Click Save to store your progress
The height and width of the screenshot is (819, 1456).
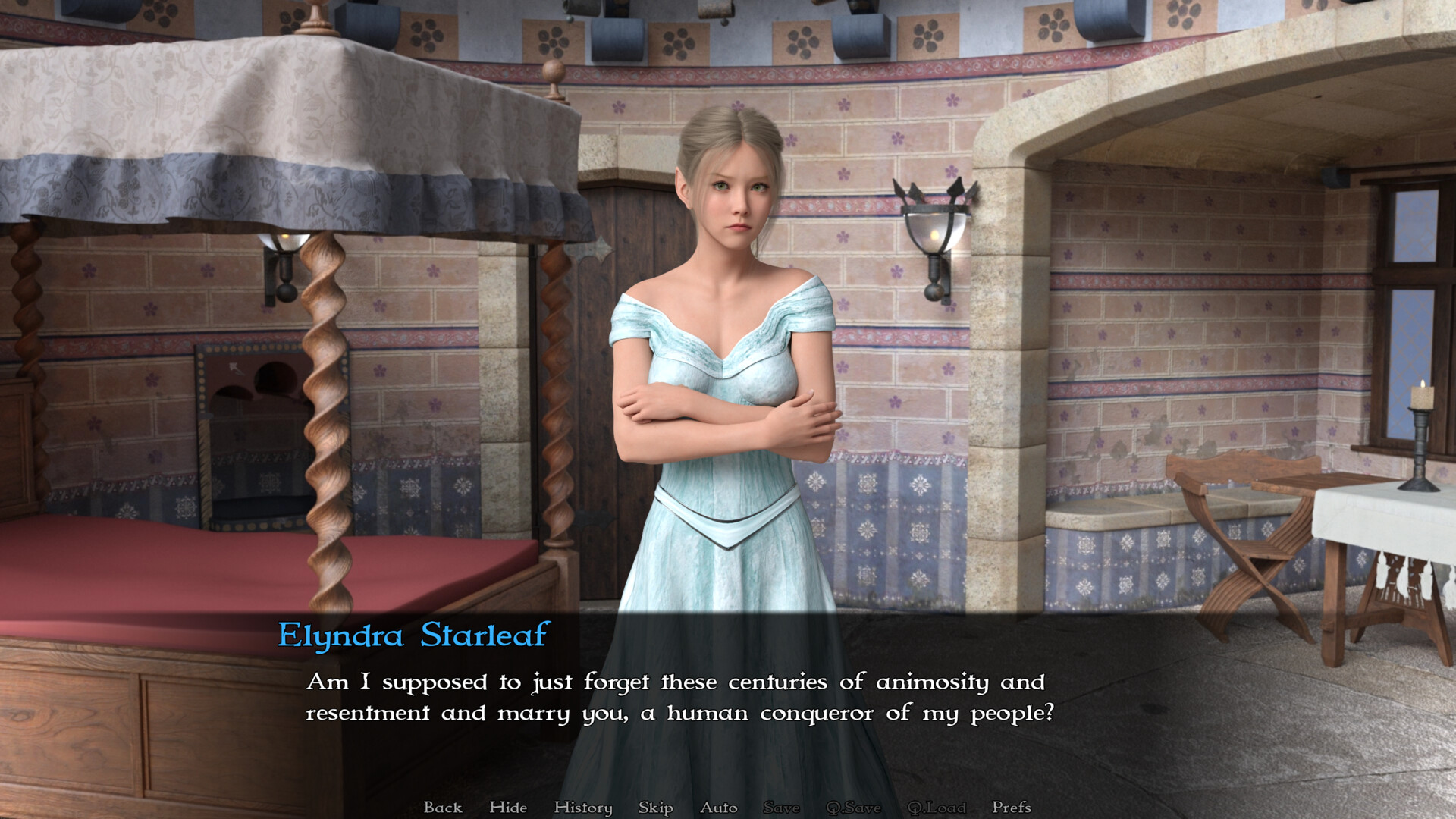[x=781, y=808]
